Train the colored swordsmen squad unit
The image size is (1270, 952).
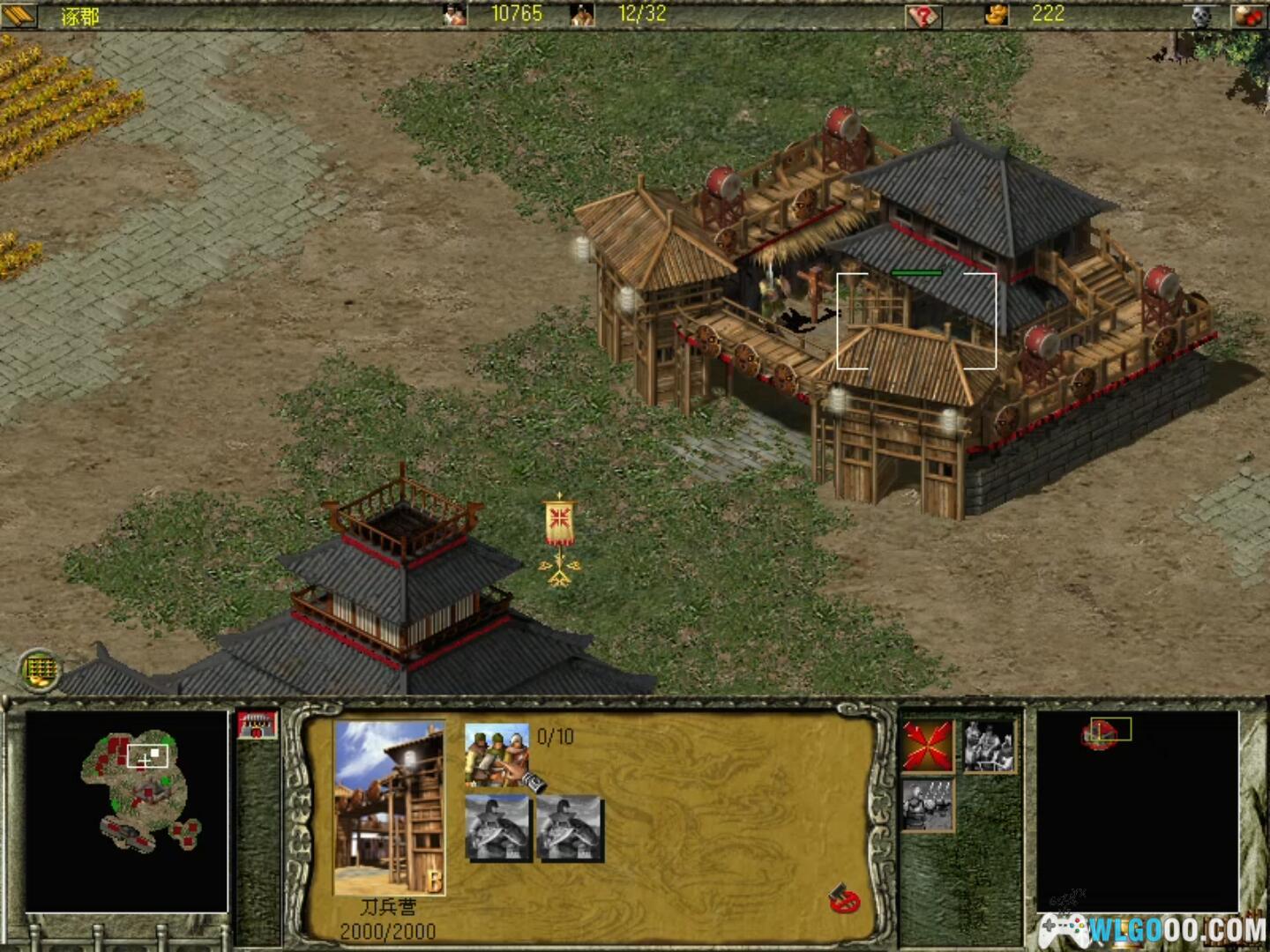[497, 754]
